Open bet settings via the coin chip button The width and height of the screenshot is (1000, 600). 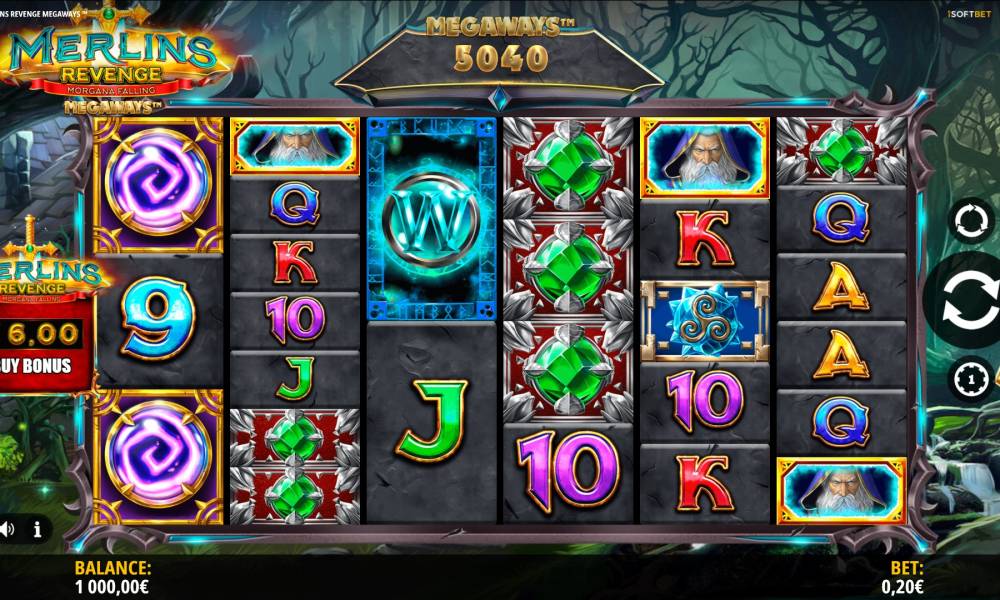970,379
